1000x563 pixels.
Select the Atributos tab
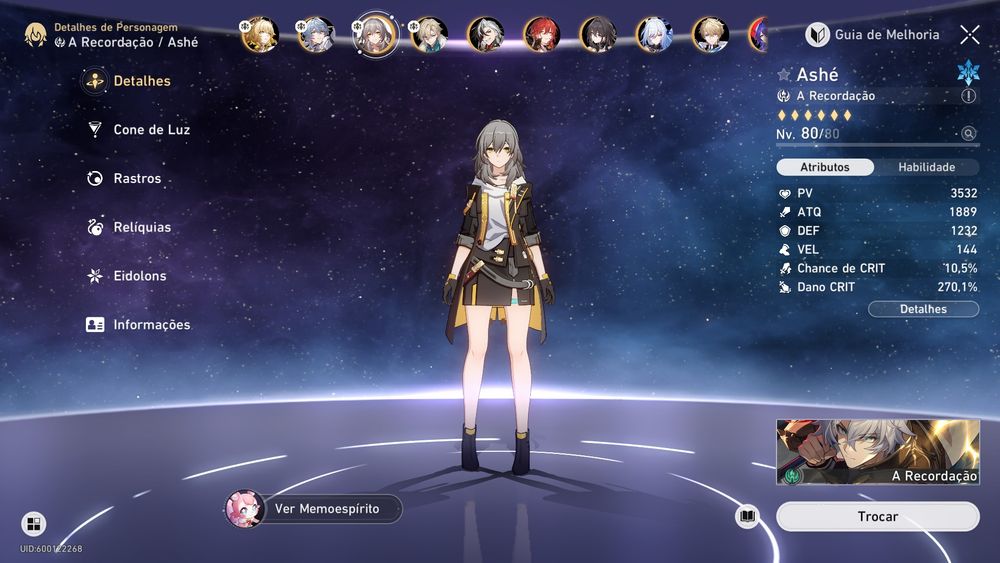[x=825, y=167]
